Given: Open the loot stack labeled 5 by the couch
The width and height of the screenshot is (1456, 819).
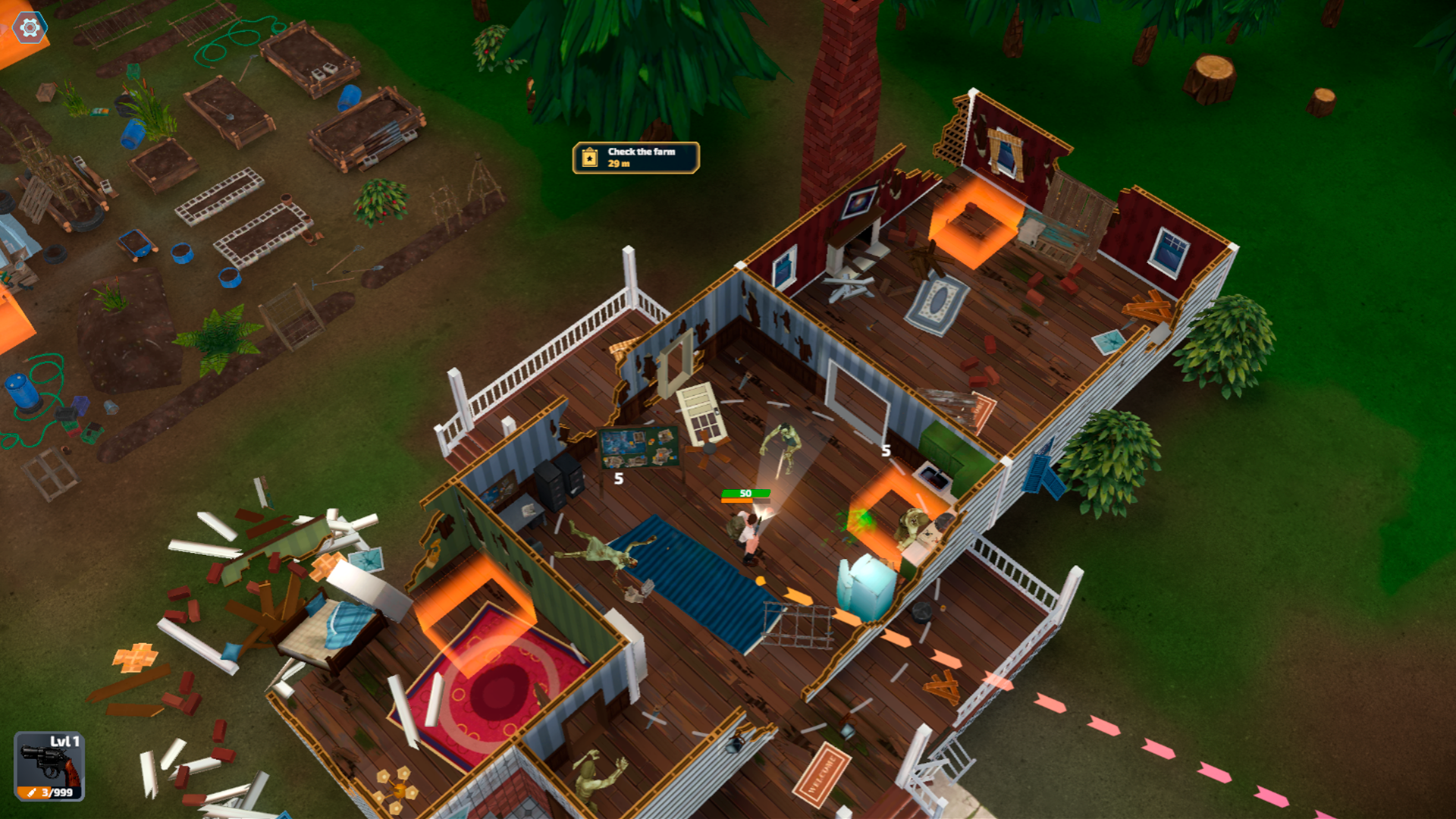Looking at the screenshot, I should click(885, 450).
